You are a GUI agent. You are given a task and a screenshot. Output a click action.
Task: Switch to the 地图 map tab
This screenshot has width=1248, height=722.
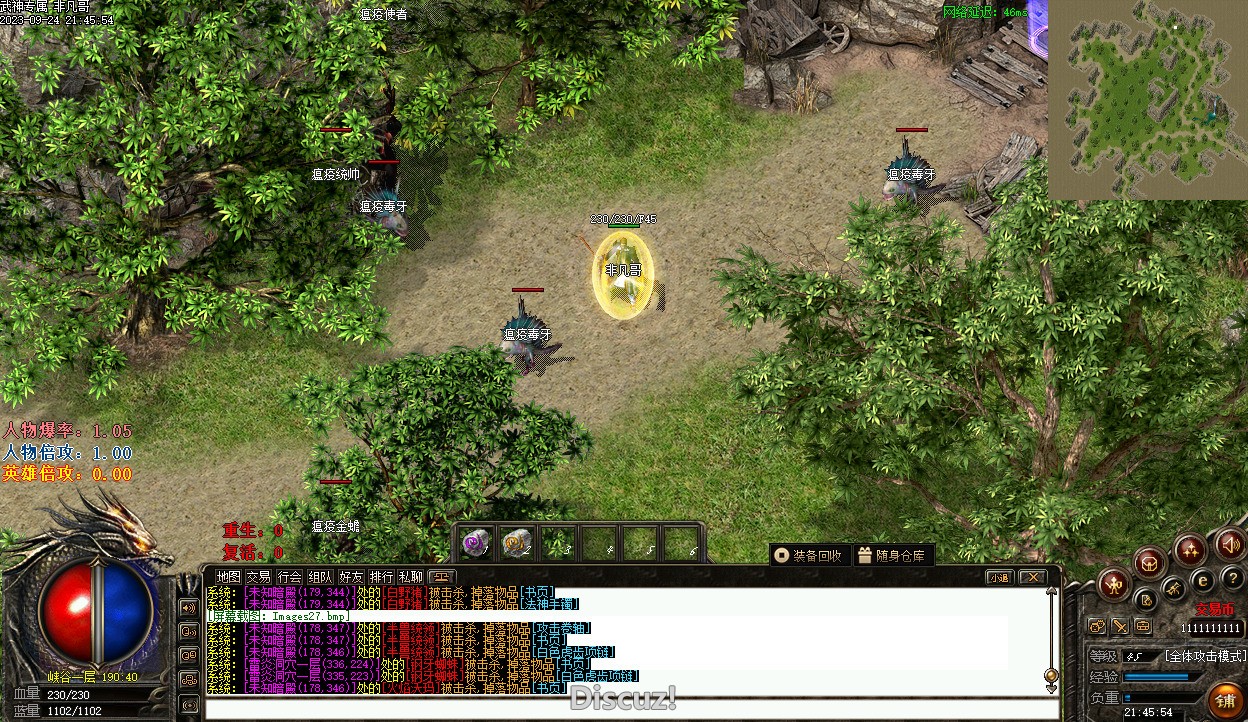pos(229,577)
